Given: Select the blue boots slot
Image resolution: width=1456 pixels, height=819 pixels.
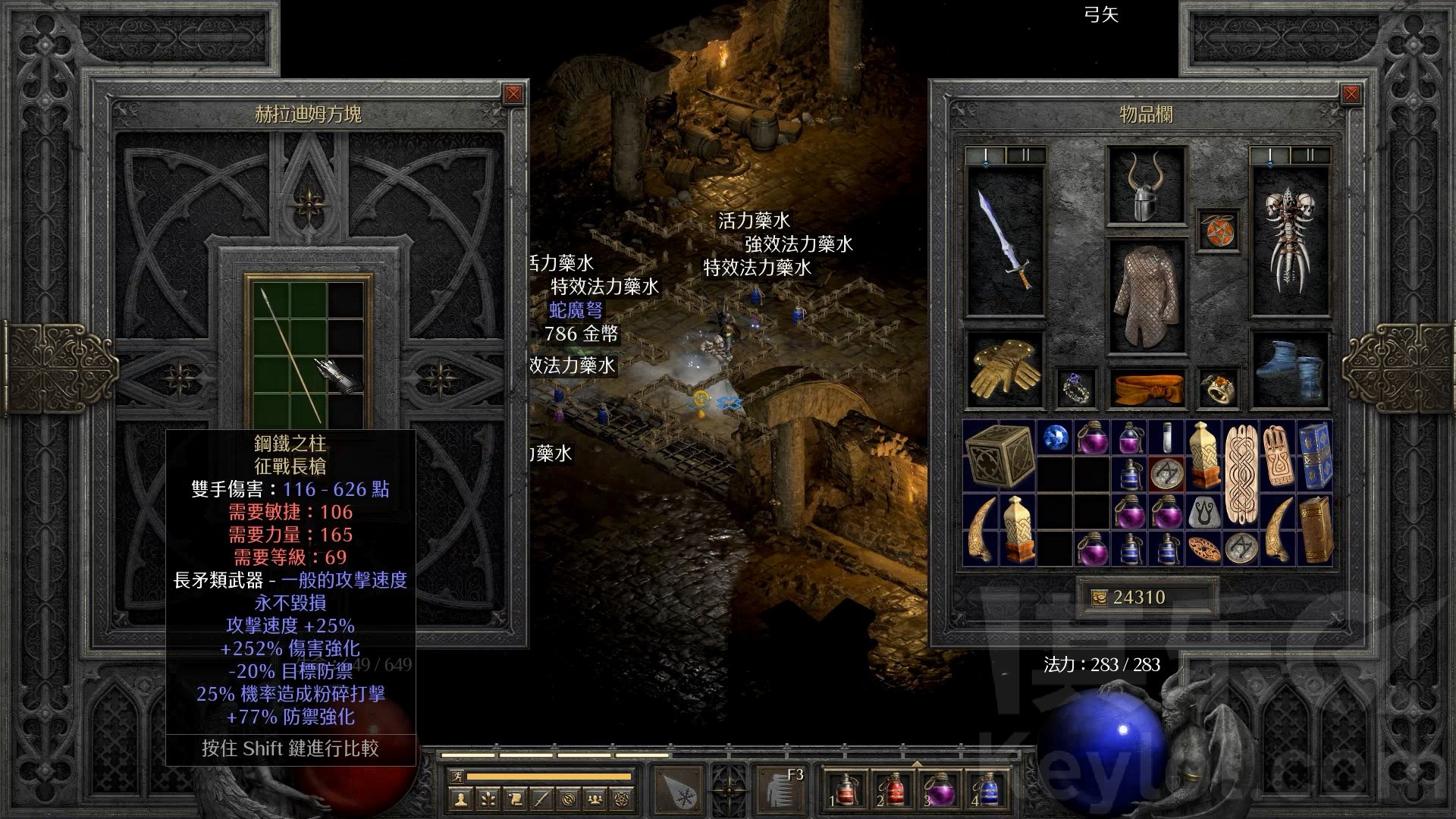Looking at the screenshot, I should [1289, 369].
